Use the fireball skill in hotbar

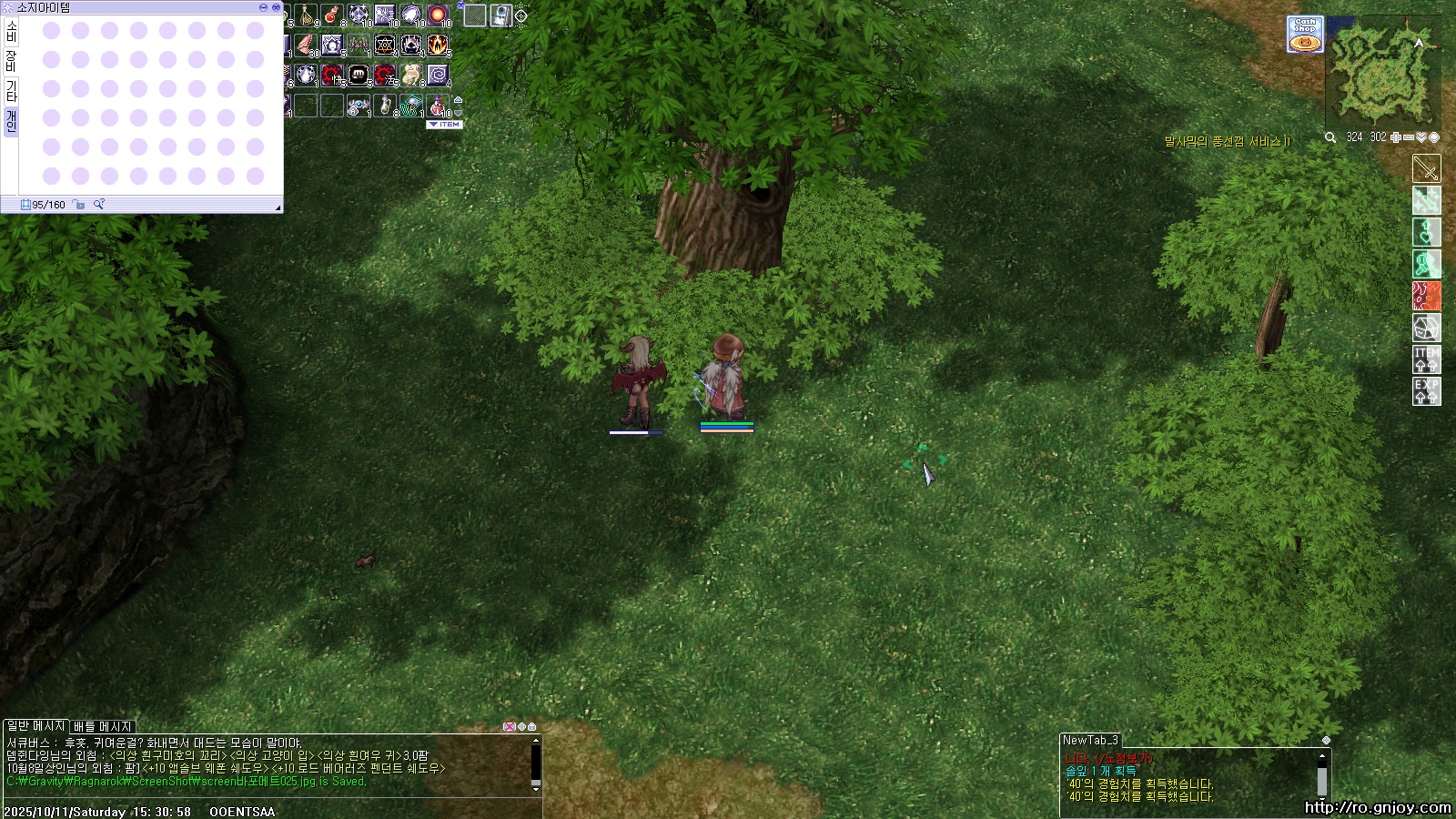point(438,16)
